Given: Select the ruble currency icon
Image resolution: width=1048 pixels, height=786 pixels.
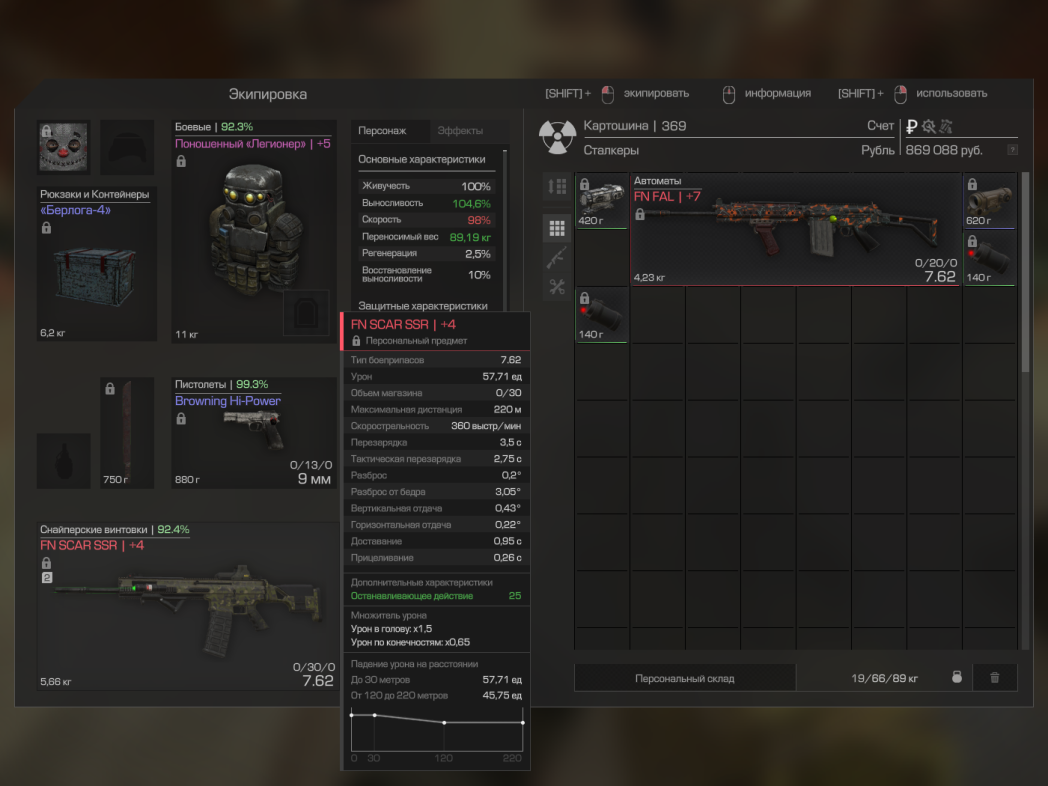Looking at the screenshot, I should point(911,126).
